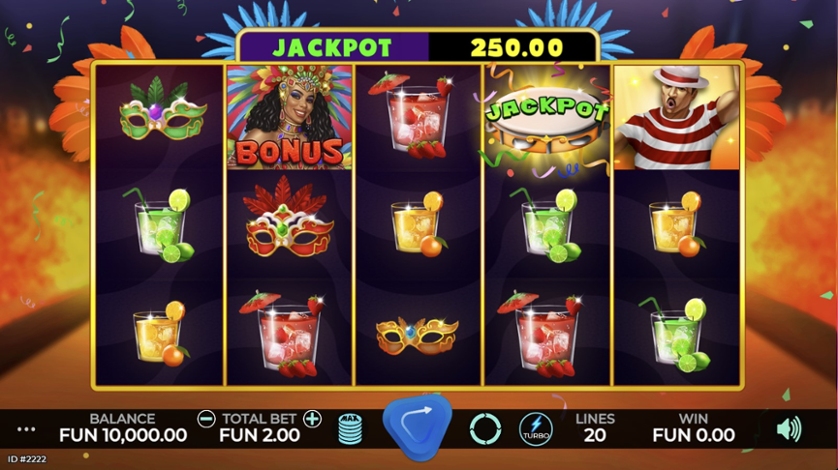Open the three-dot options menu
The height and width of the screenshot is (470, 838).
tap(26, 429)
